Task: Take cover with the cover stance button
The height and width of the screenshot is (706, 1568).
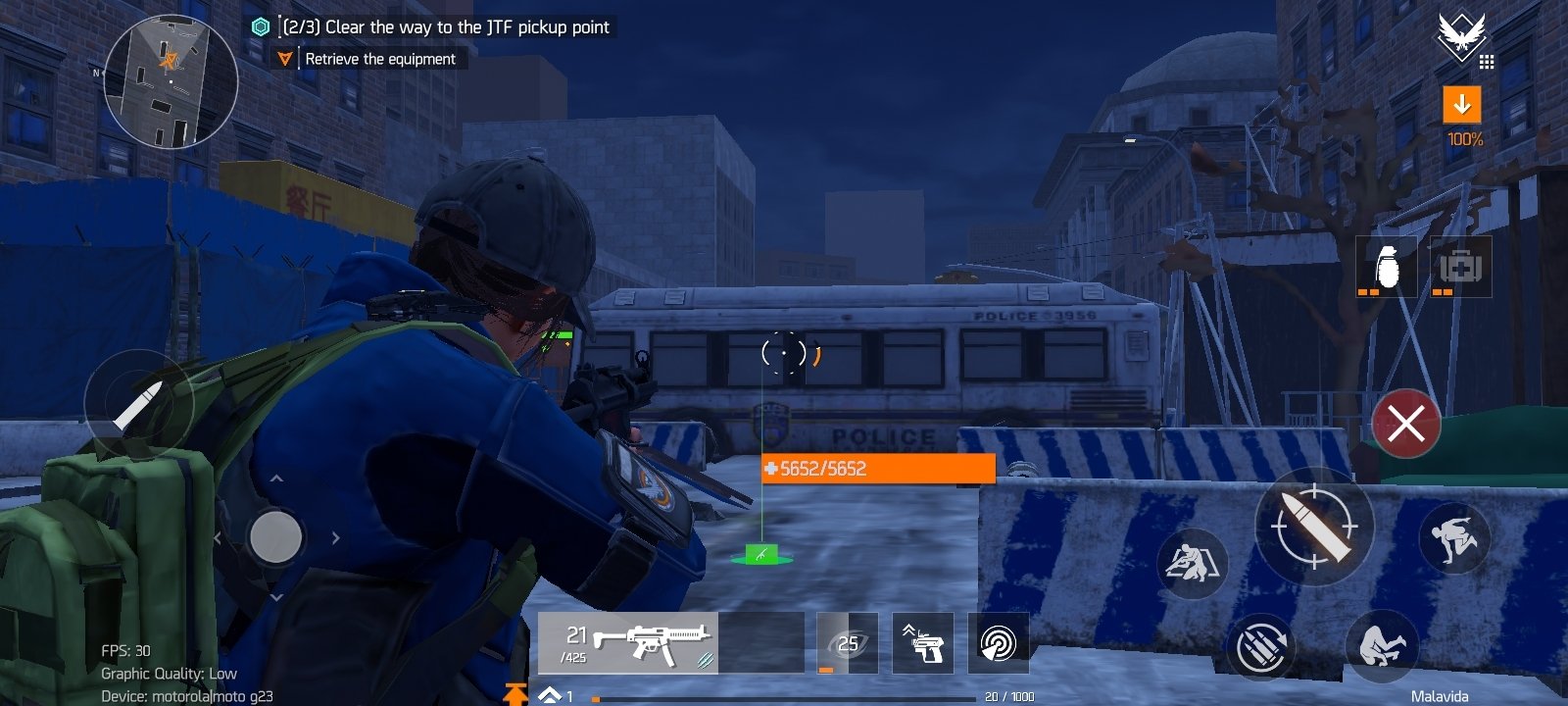Action: click(1193, 564)
